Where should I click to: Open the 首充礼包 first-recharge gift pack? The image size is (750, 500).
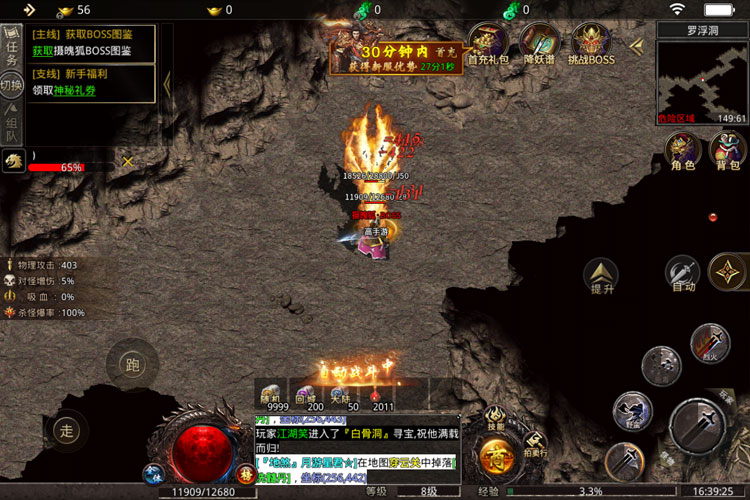(487, 44)
